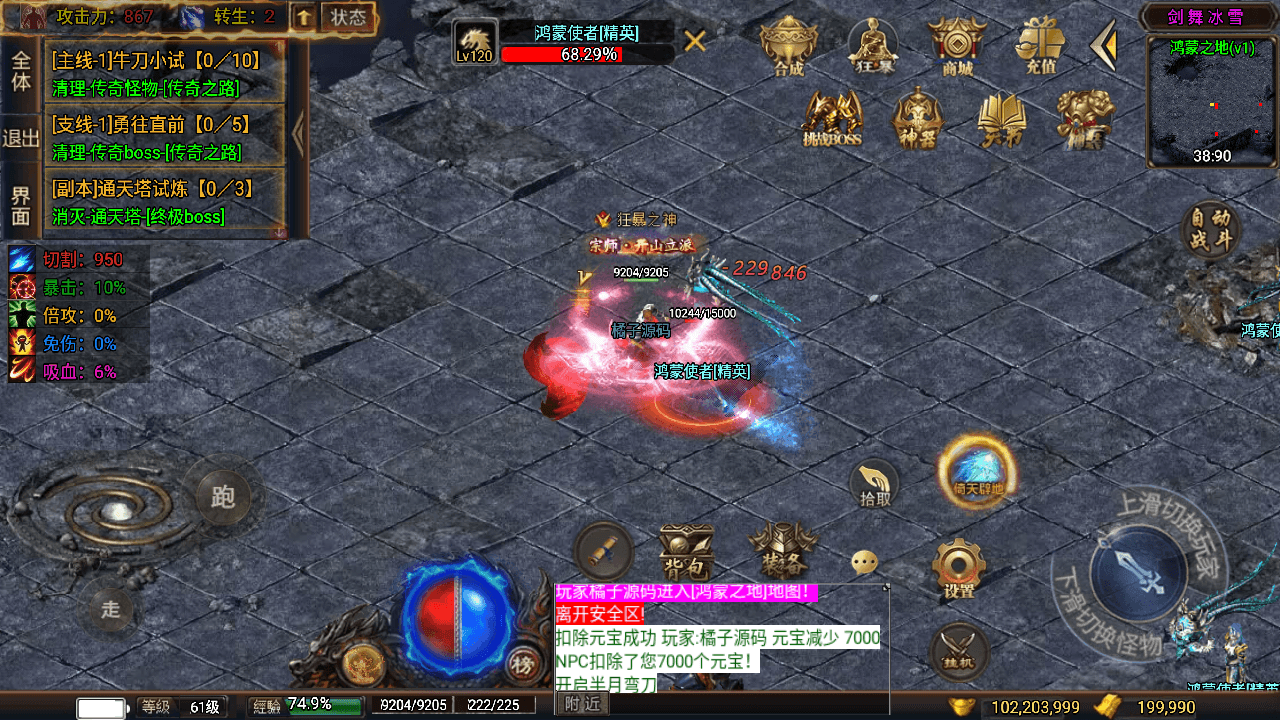Click the 拾取 pickup icon
Image resolution: width=1280 pixels, height=720 pixels.
tap(874, 482)
